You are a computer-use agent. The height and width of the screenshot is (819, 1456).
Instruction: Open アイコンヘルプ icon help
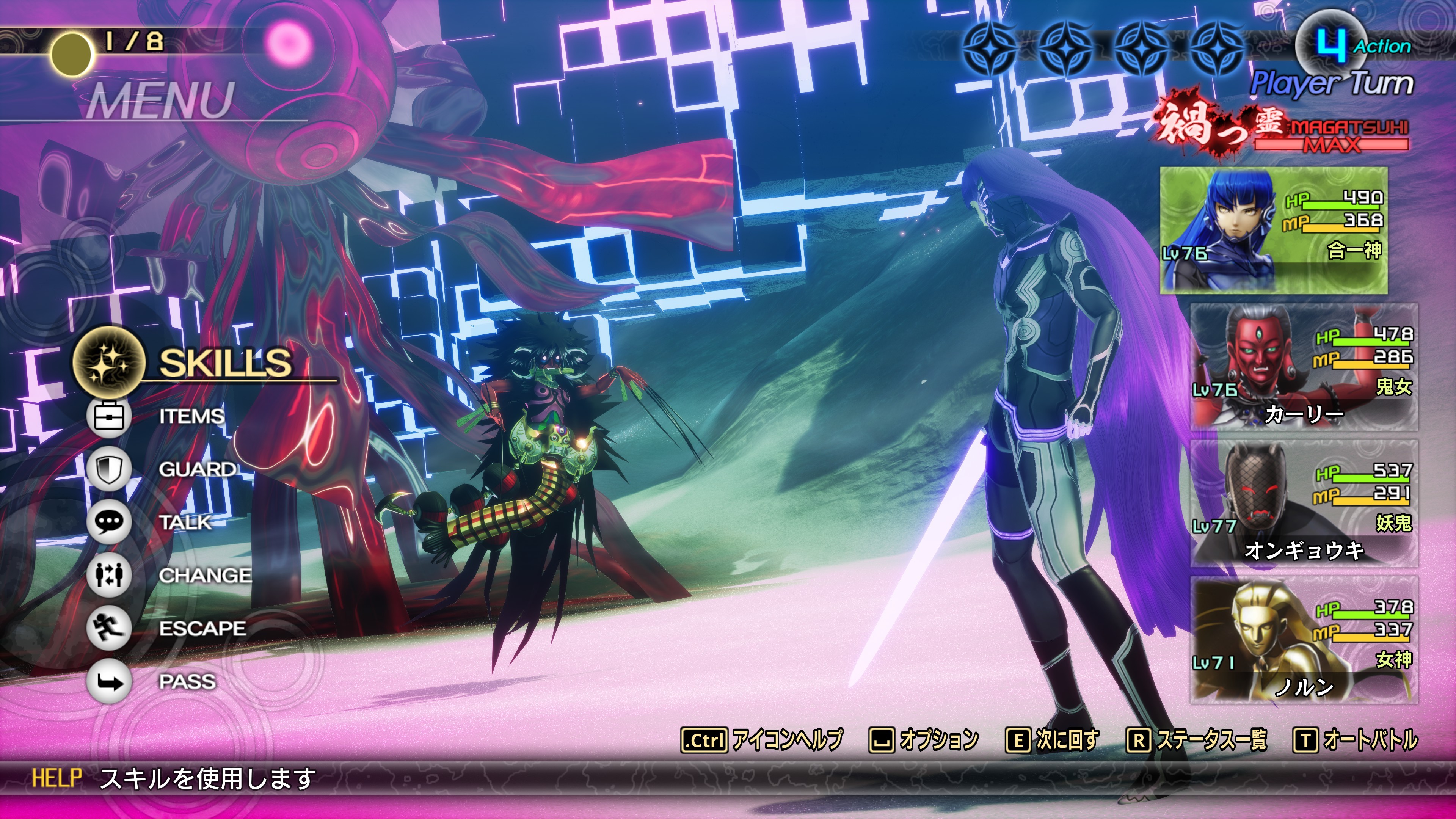click(x=762, y=740)
